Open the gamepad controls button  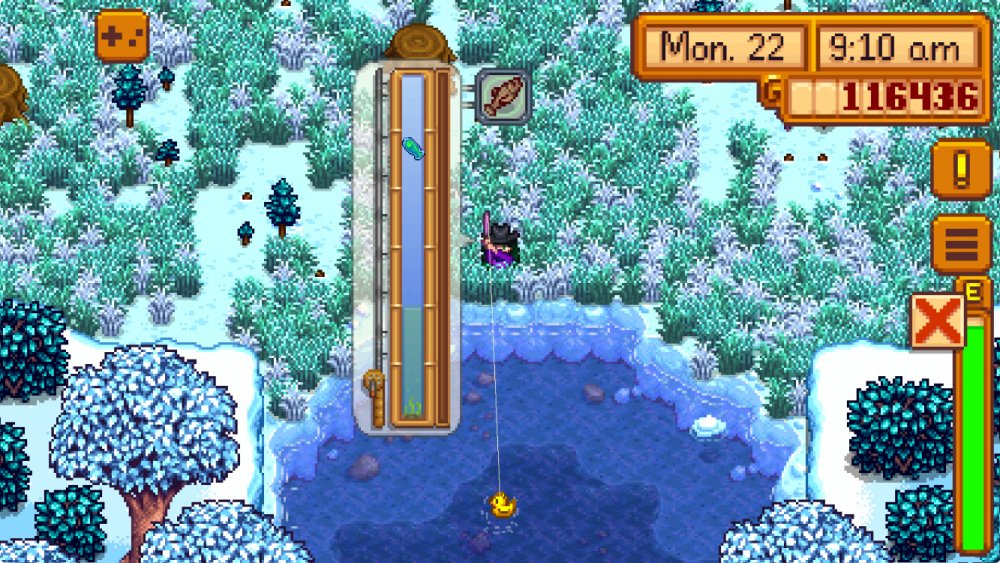pos(121,36)
